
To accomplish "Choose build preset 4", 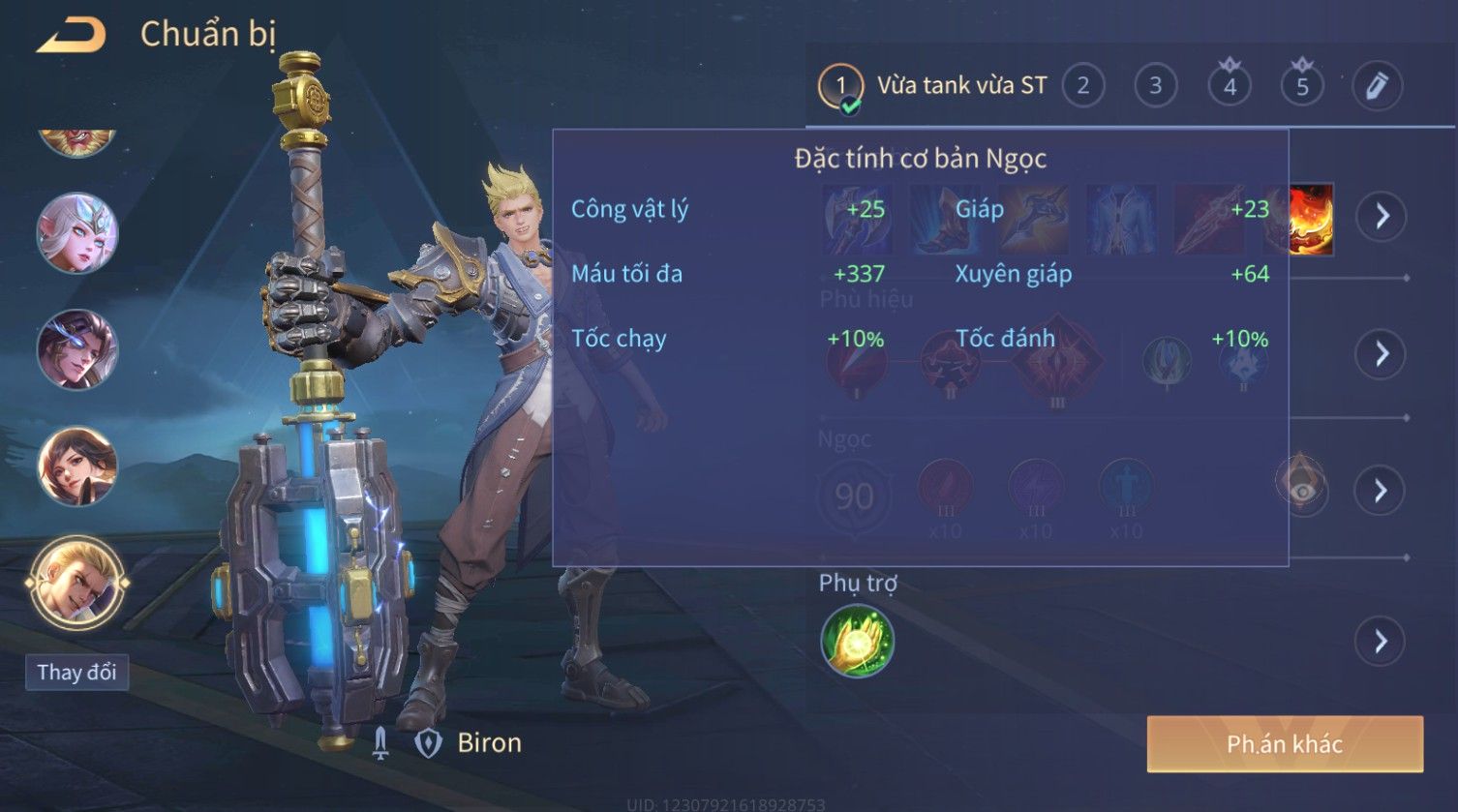I will [x=1230, y=86].
